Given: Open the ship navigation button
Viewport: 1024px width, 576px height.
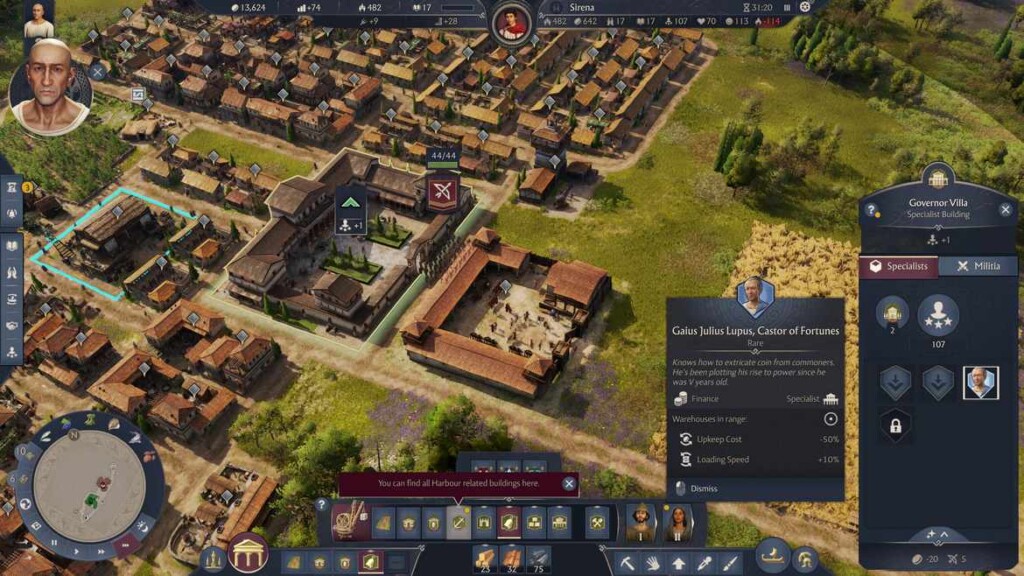Looking at the screenshot, I should (x=771, y=556).
